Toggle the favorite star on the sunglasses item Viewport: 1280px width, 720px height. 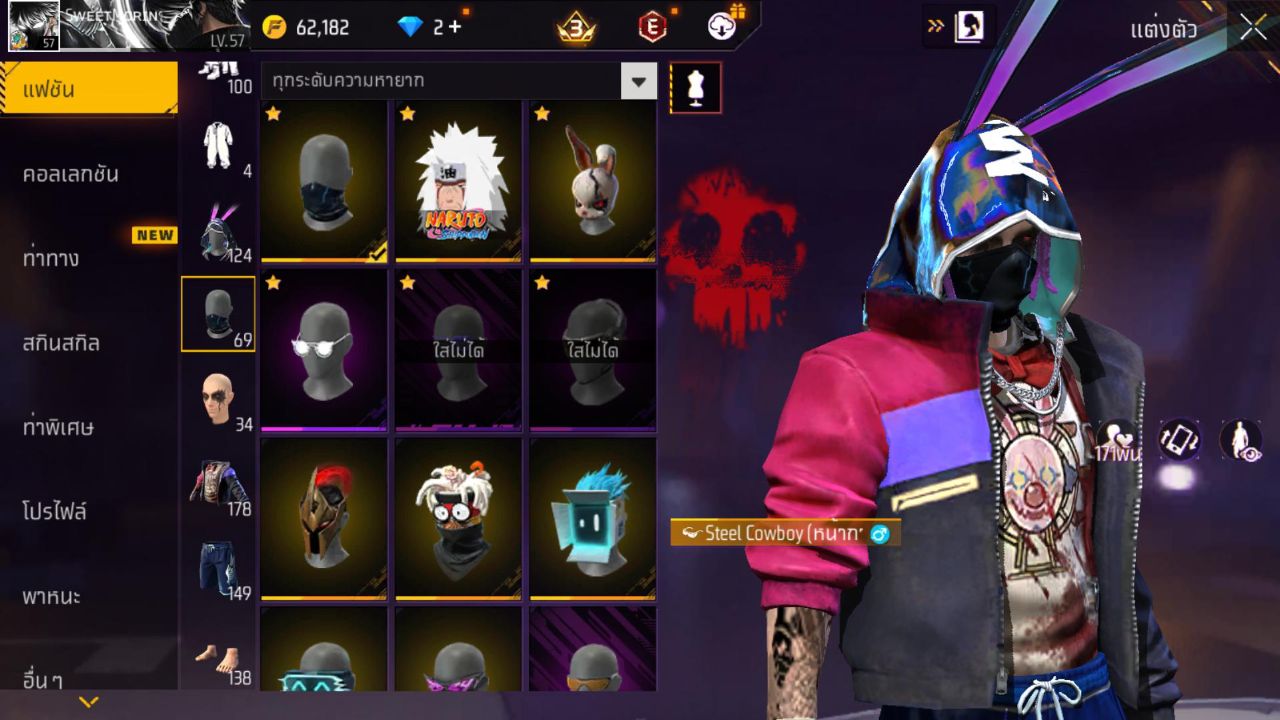click(271, 284)
